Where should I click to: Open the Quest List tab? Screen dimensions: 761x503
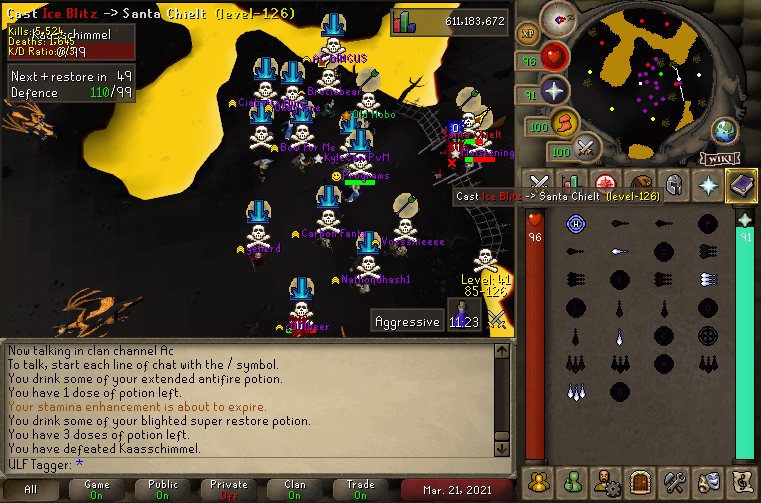click(606, 184)
